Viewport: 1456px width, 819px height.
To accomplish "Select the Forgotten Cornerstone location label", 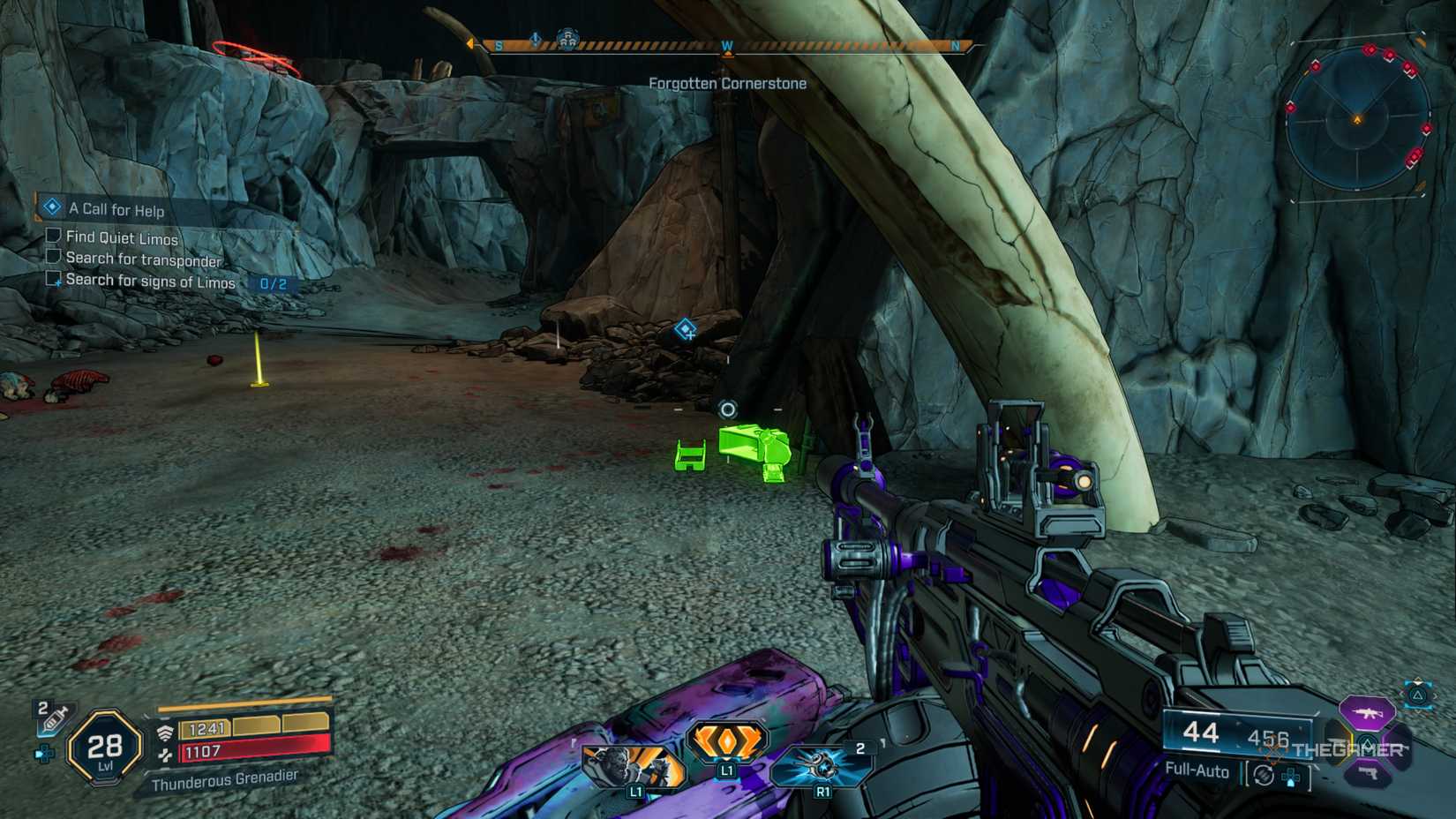I will (726, 83).
